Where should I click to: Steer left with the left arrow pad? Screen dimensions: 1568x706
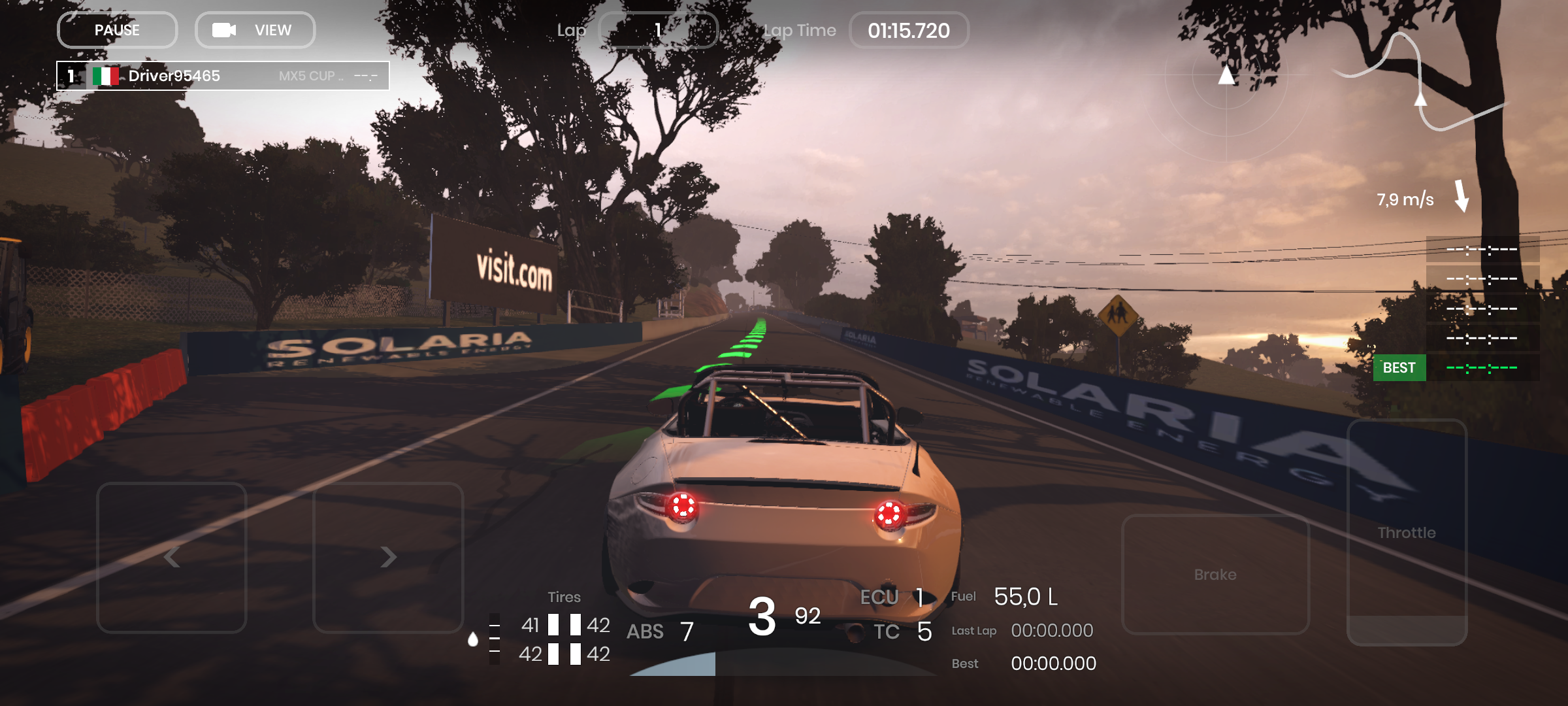[x=172, y=558]
